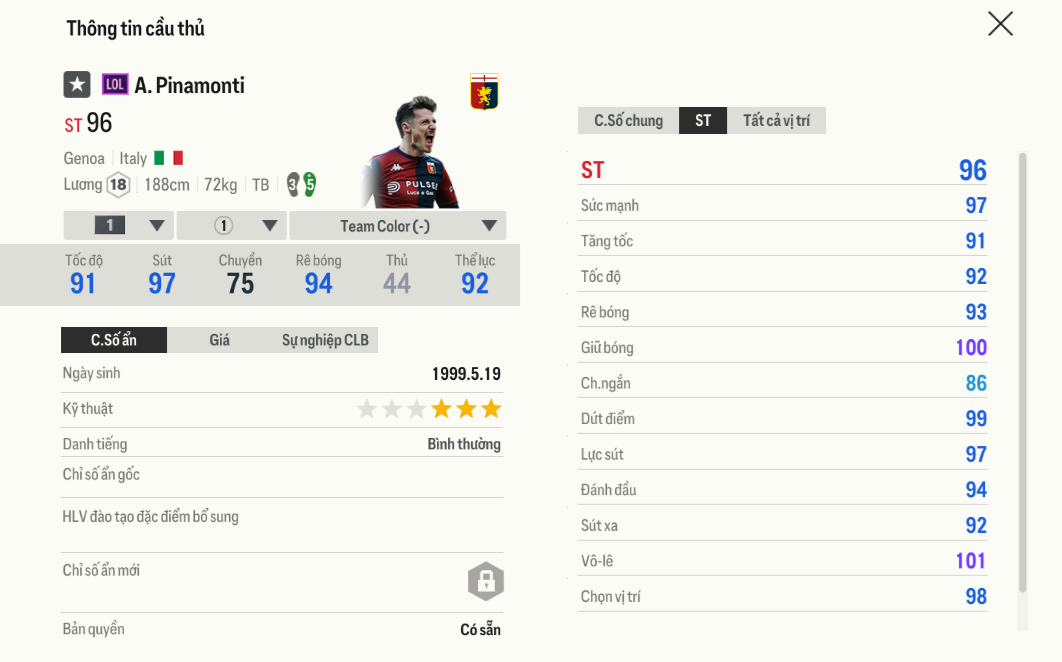Toggle the favorite star icon

tap(77, 85)
